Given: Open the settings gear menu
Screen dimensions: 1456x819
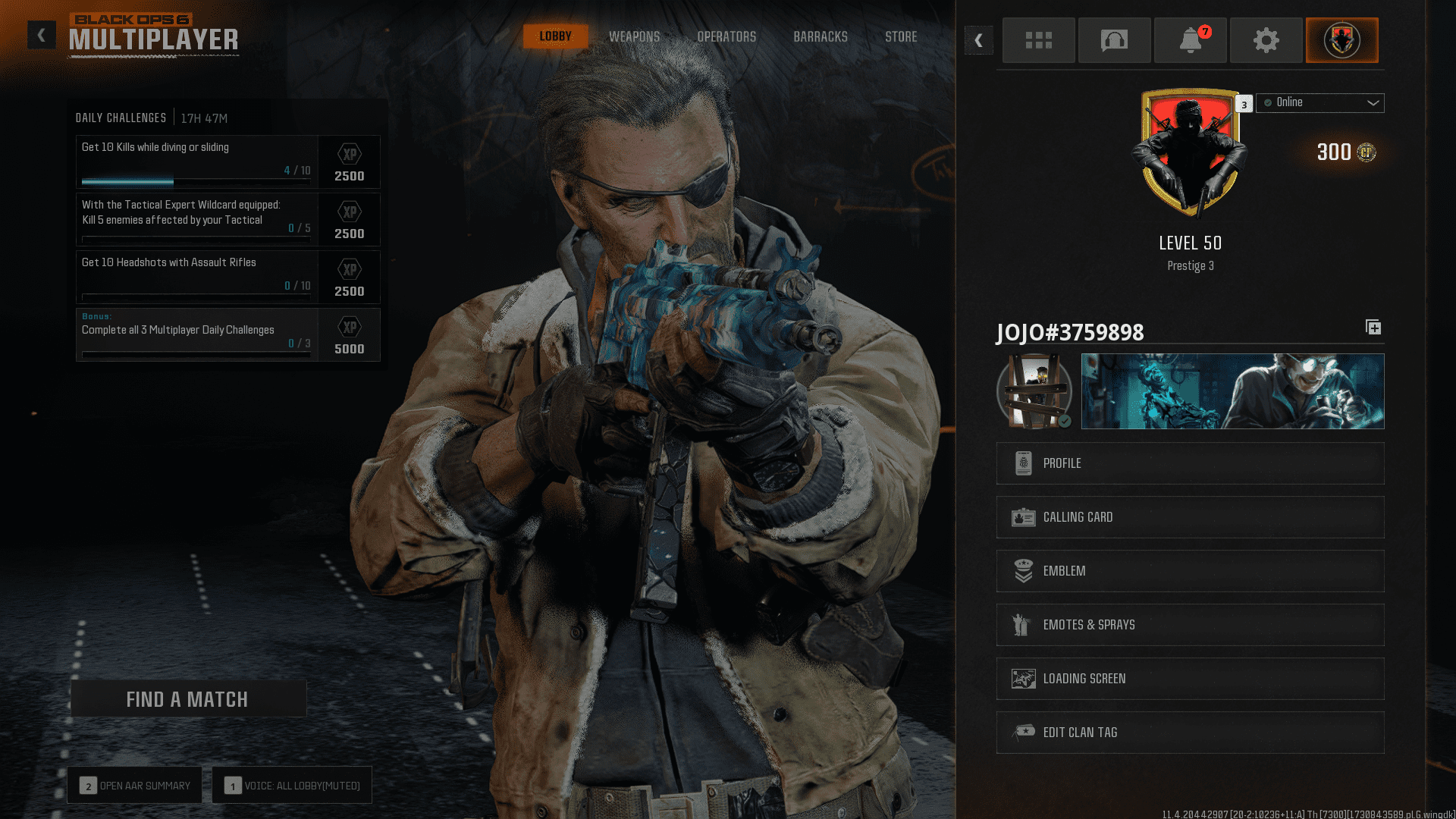Looking at the screenshot, I should point(1266,40).
